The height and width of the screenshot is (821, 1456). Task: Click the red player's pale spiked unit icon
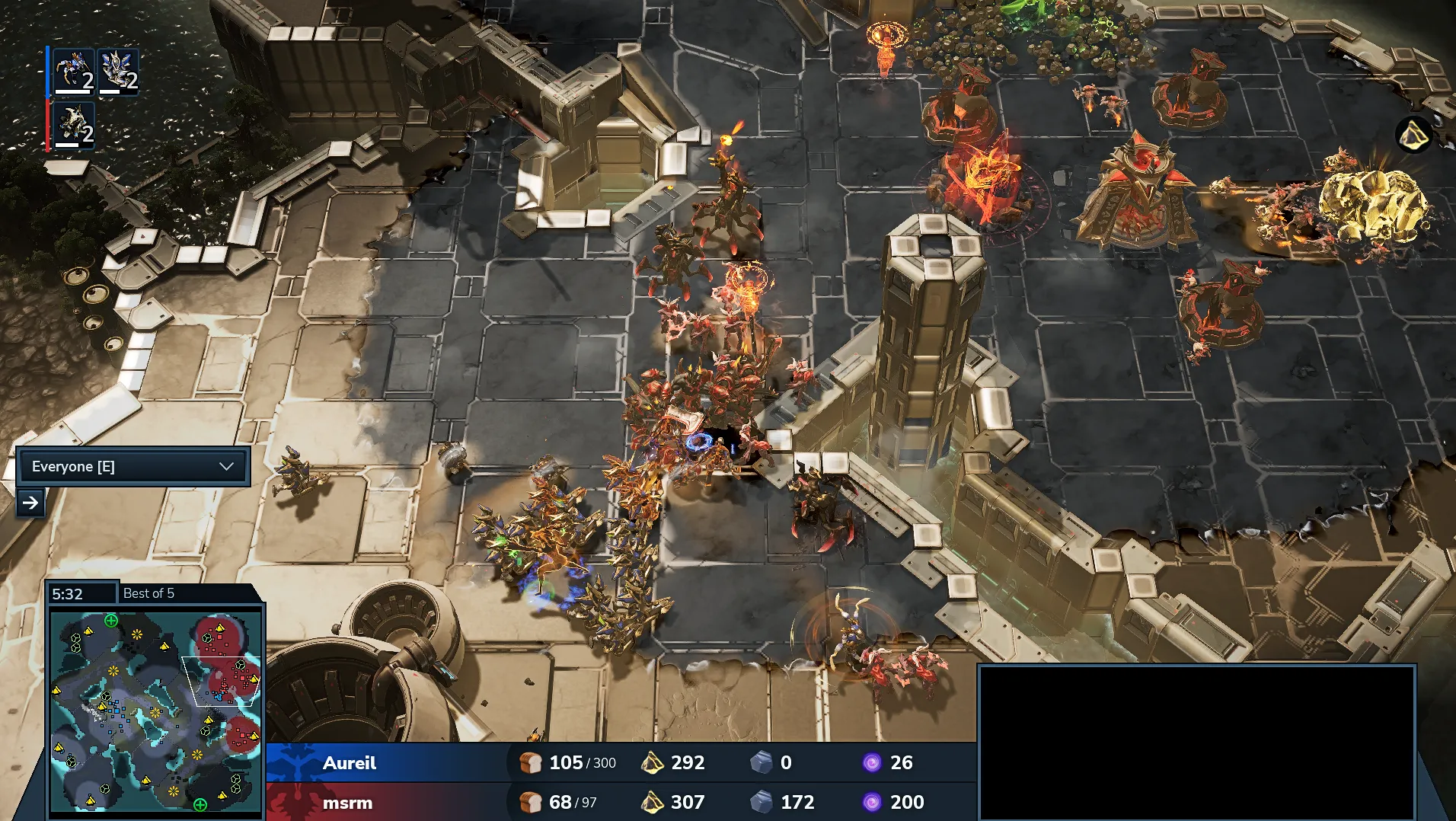(75, 125)
